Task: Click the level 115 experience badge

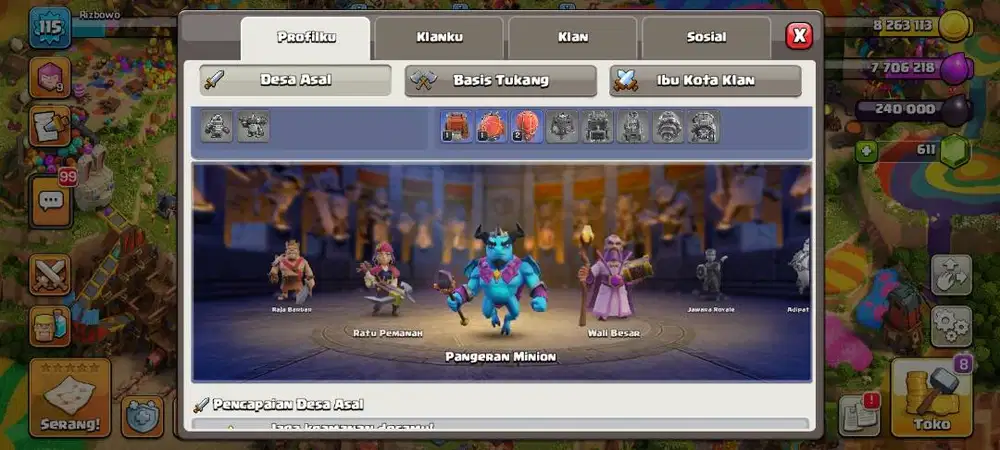Action: tap(49, 28)
